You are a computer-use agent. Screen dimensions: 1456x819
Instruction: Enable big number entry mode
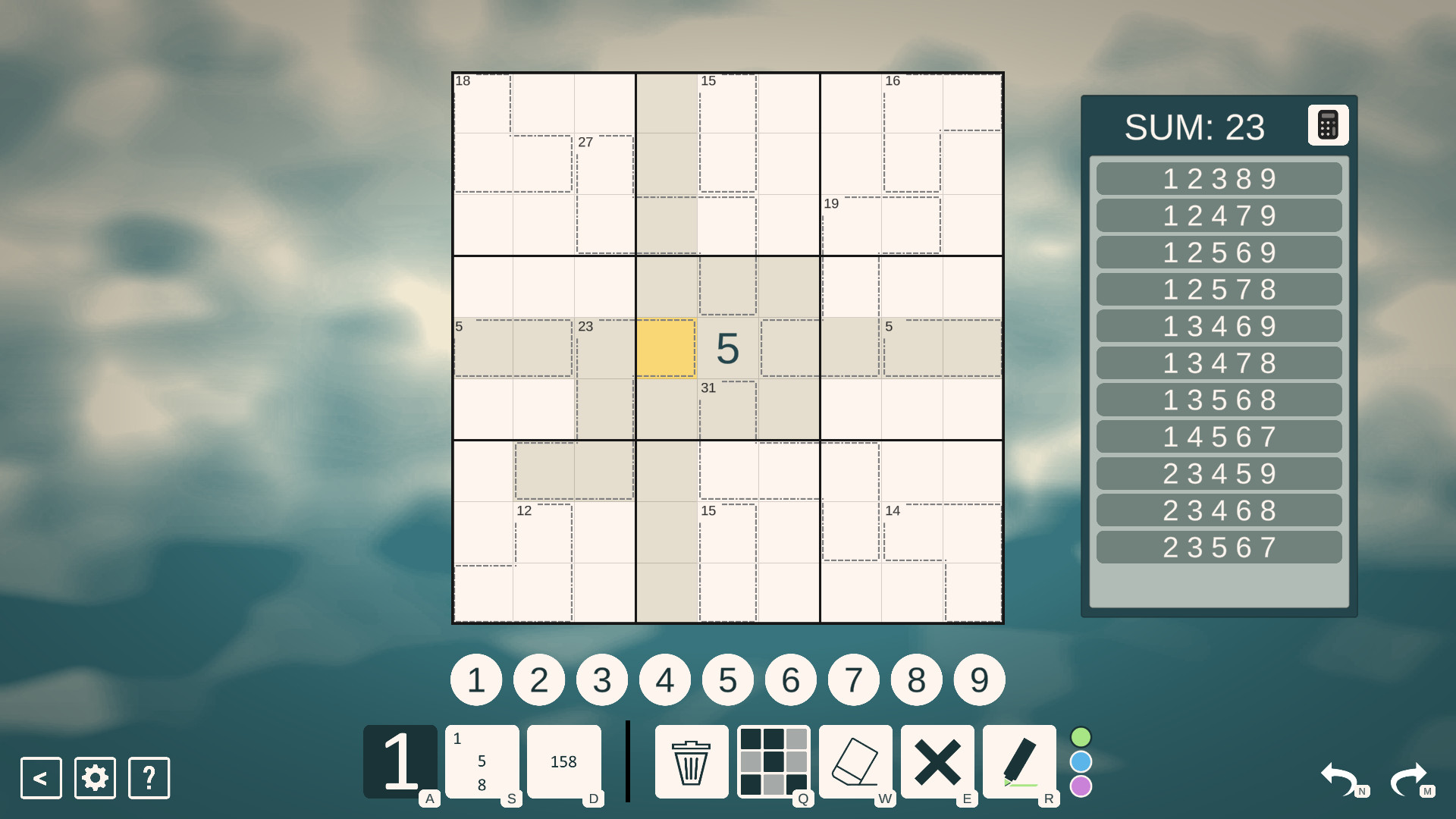point(400,761)
